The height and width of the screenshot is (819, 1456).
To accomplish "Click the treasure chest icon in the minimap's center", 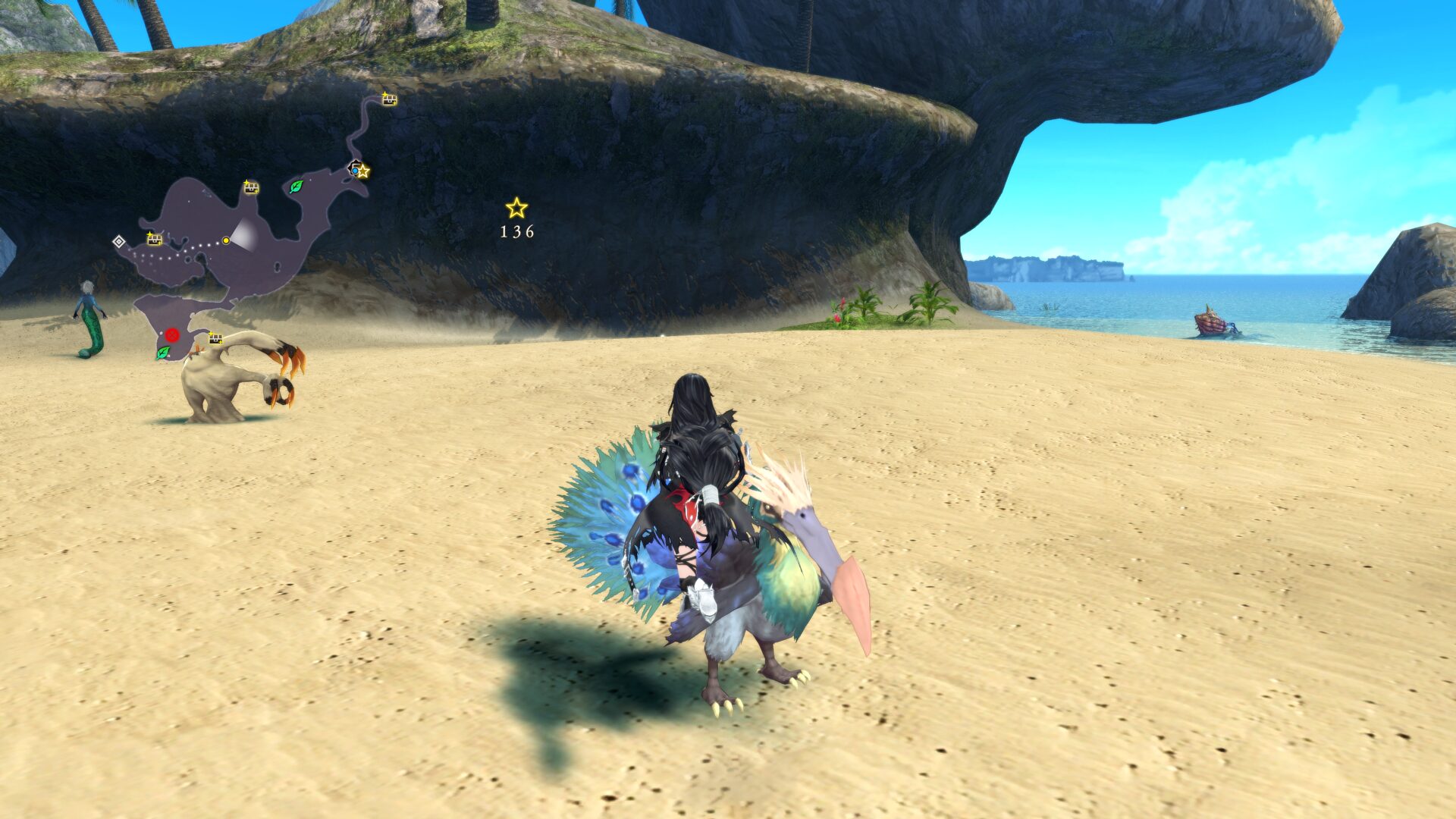I will point(250,188).
